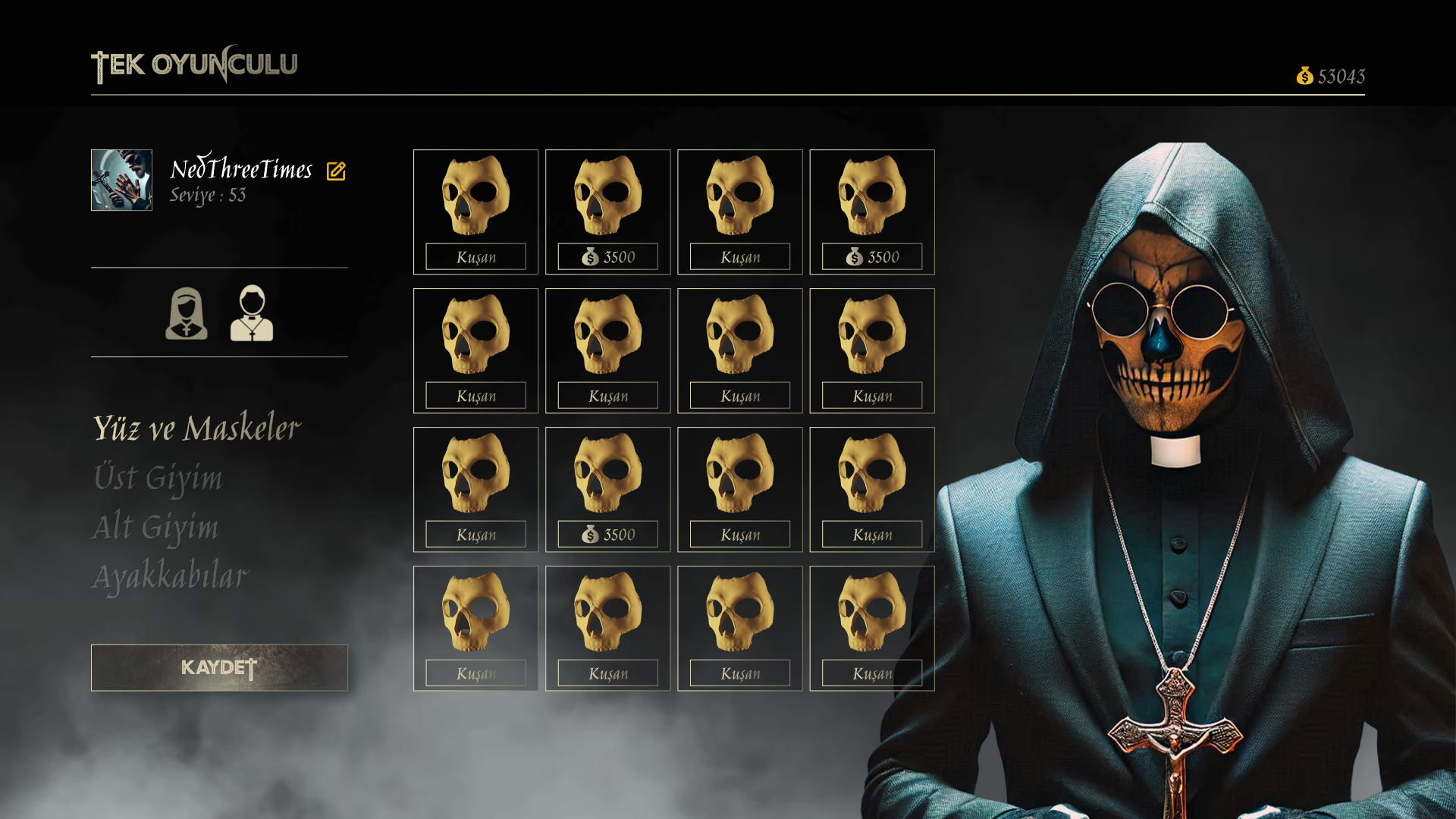The image size is (1456, 819).
Task: Select the Alt Giyim section
Action: (155, 528)
